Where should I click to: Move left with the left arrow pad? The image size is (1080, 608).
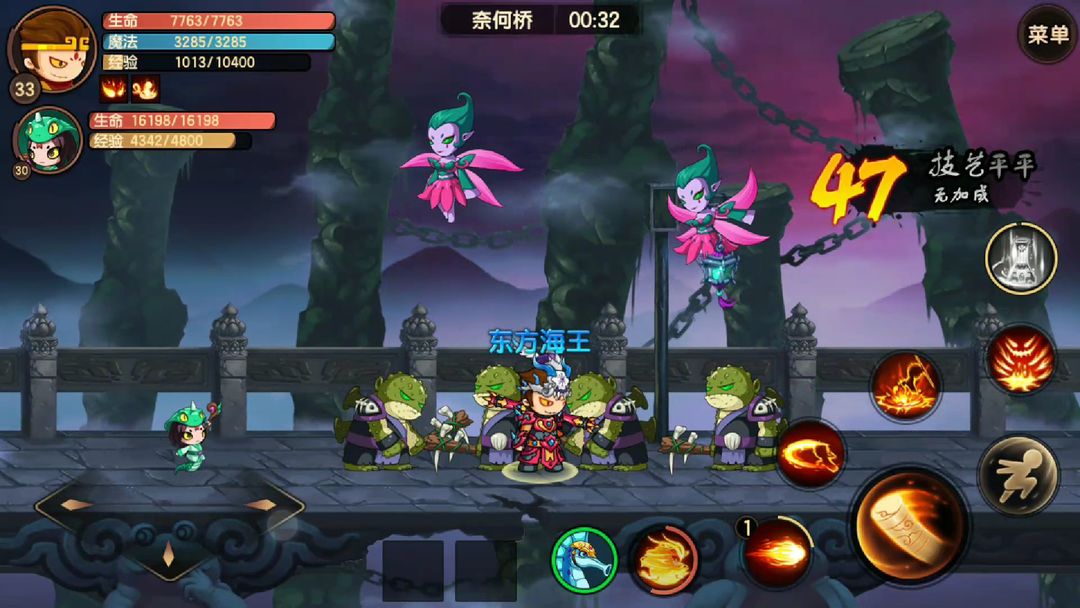pos(76,505)
